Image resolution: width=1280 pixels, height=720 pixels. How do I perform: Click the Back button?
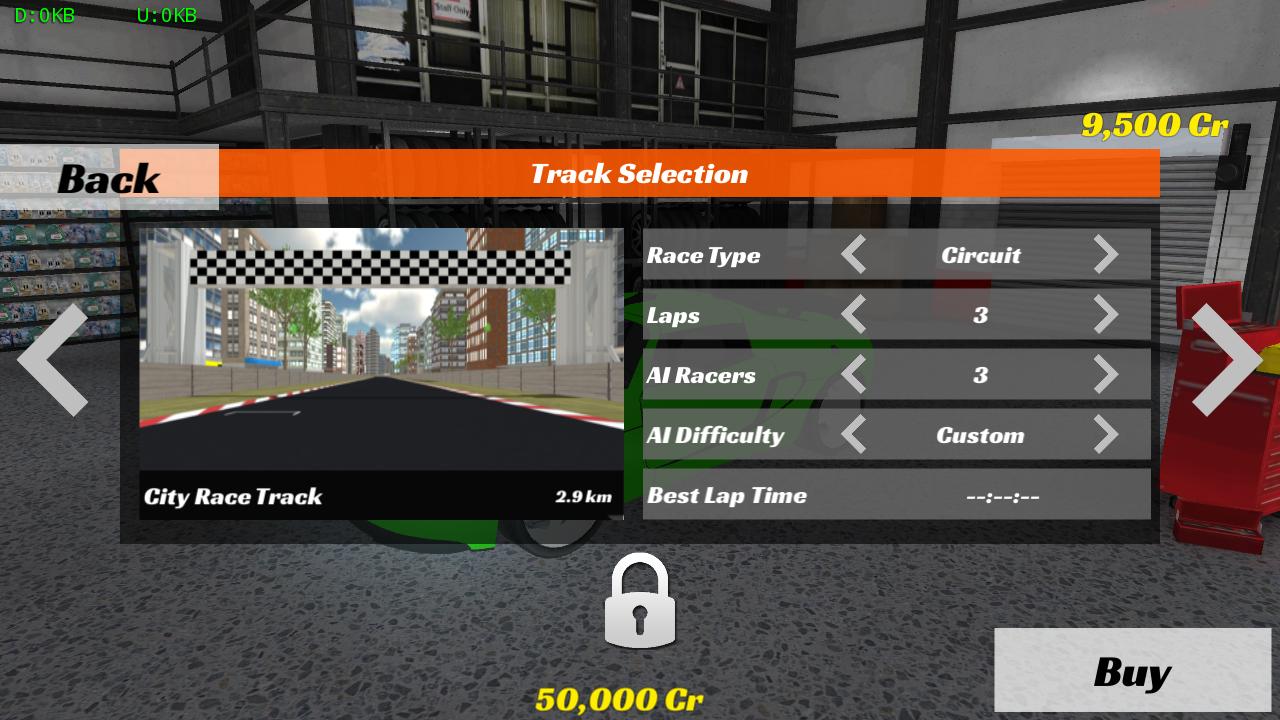point(108,178)
